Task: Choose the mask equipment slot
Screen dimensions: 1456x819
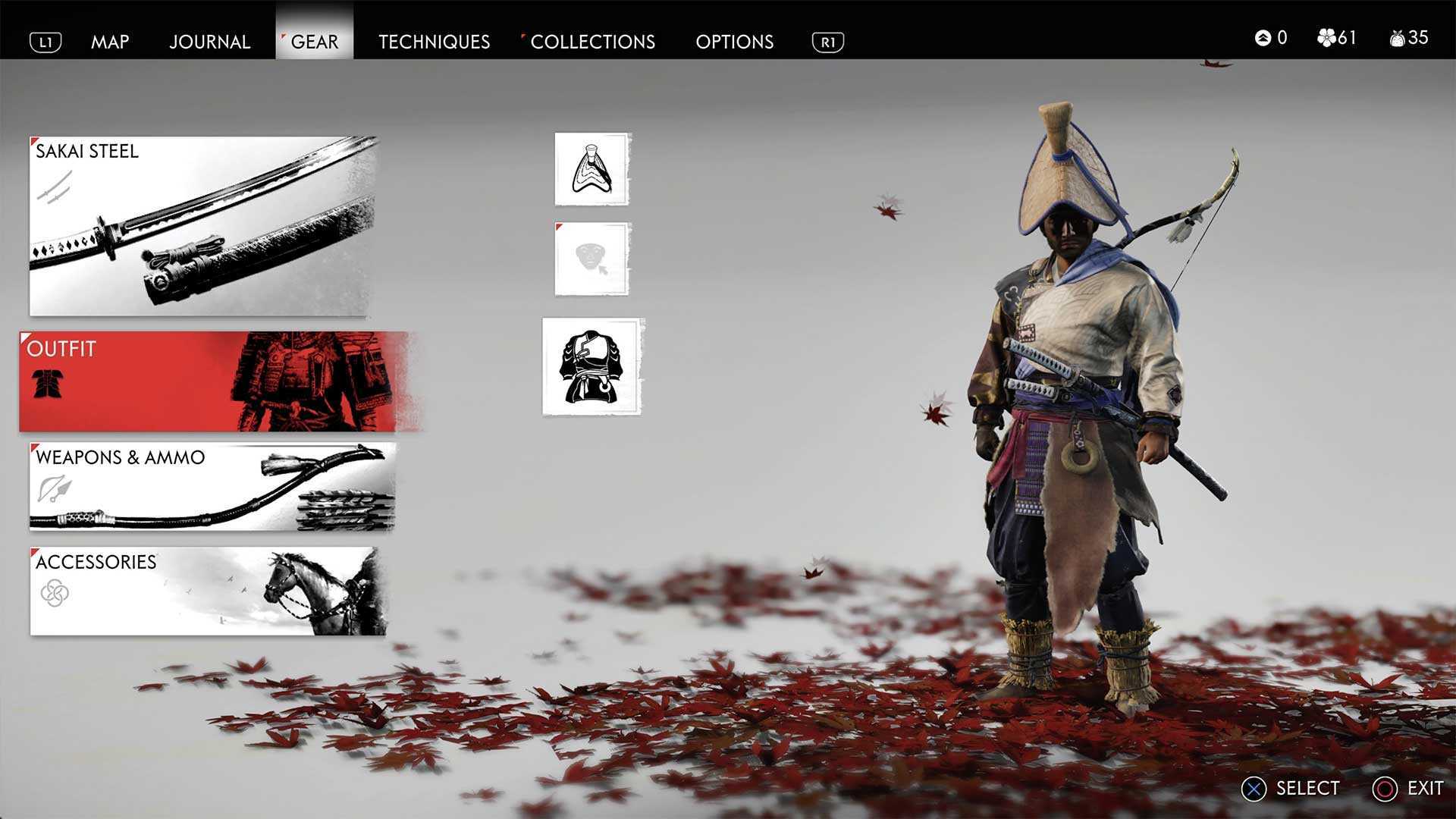Action: pos(592,259)
